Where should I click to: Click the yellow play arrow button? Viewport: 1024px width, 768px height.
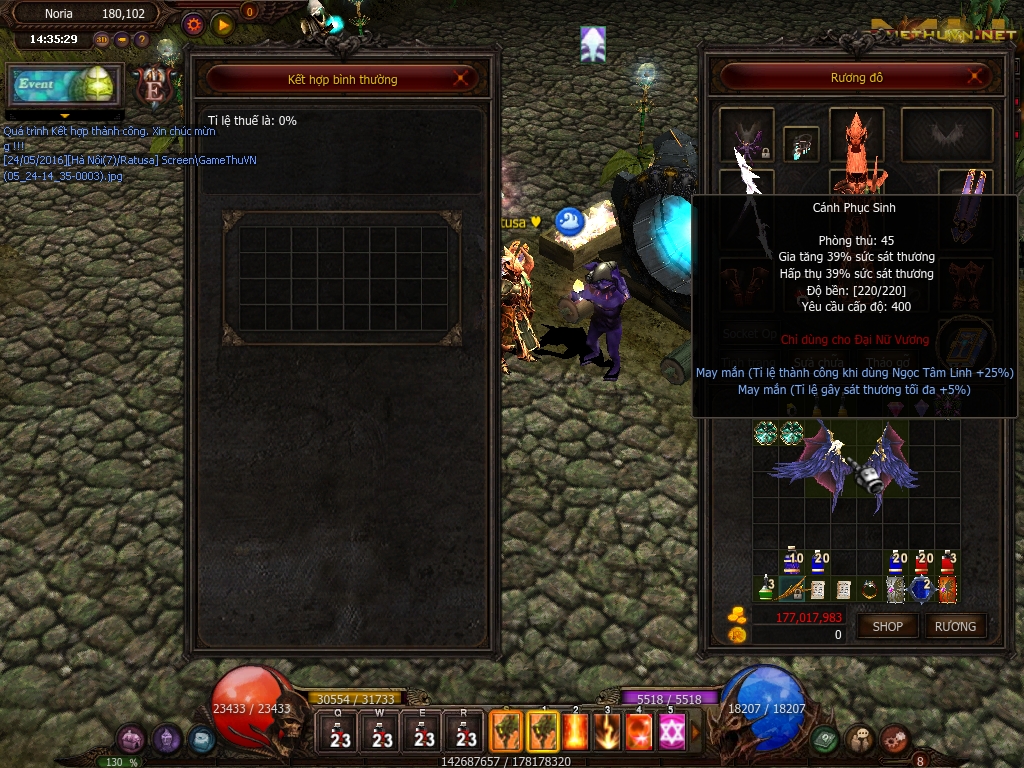pos(222,24)
